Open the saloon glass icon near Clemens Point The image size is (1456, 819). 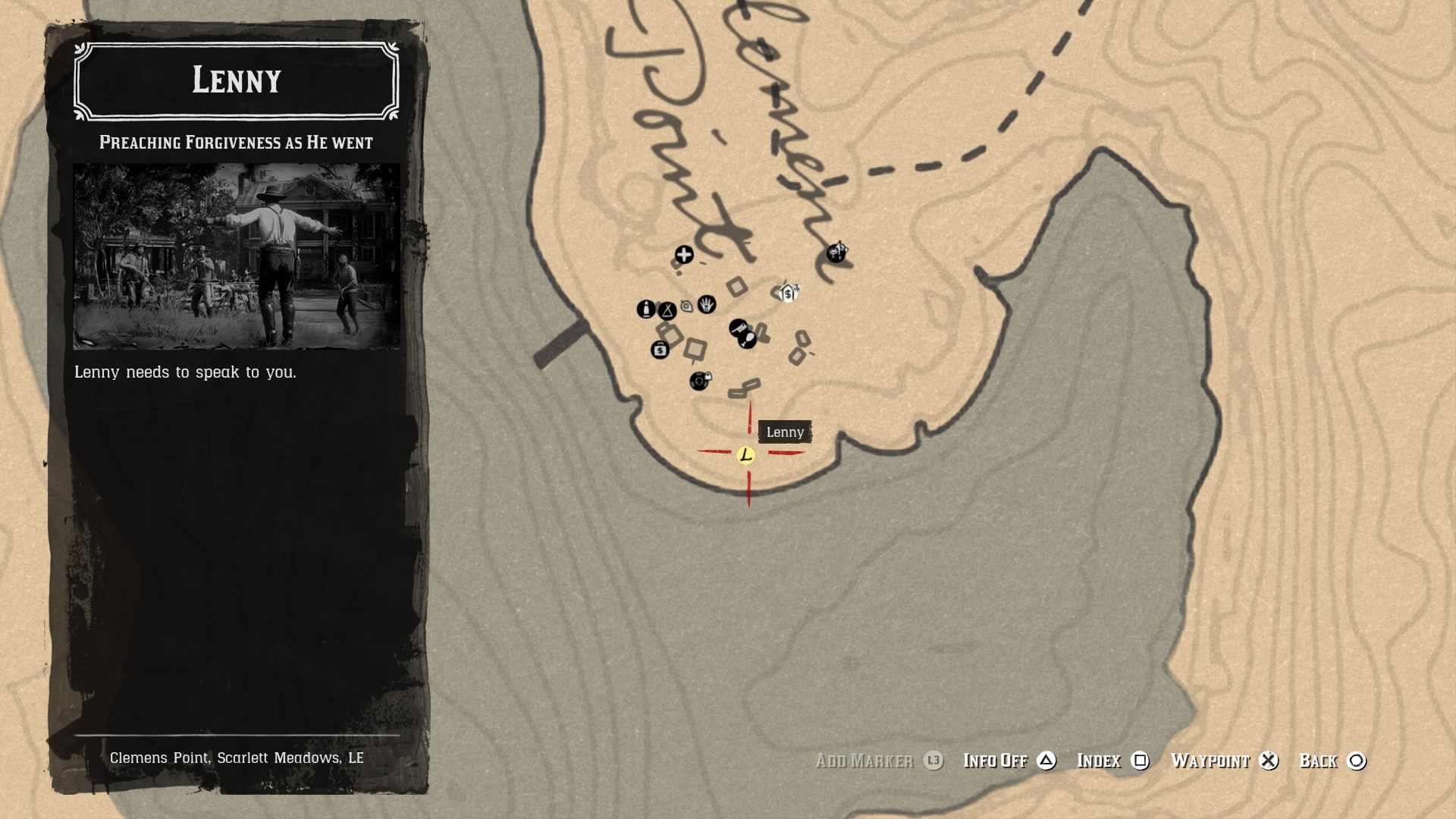[x=836, y=253]
